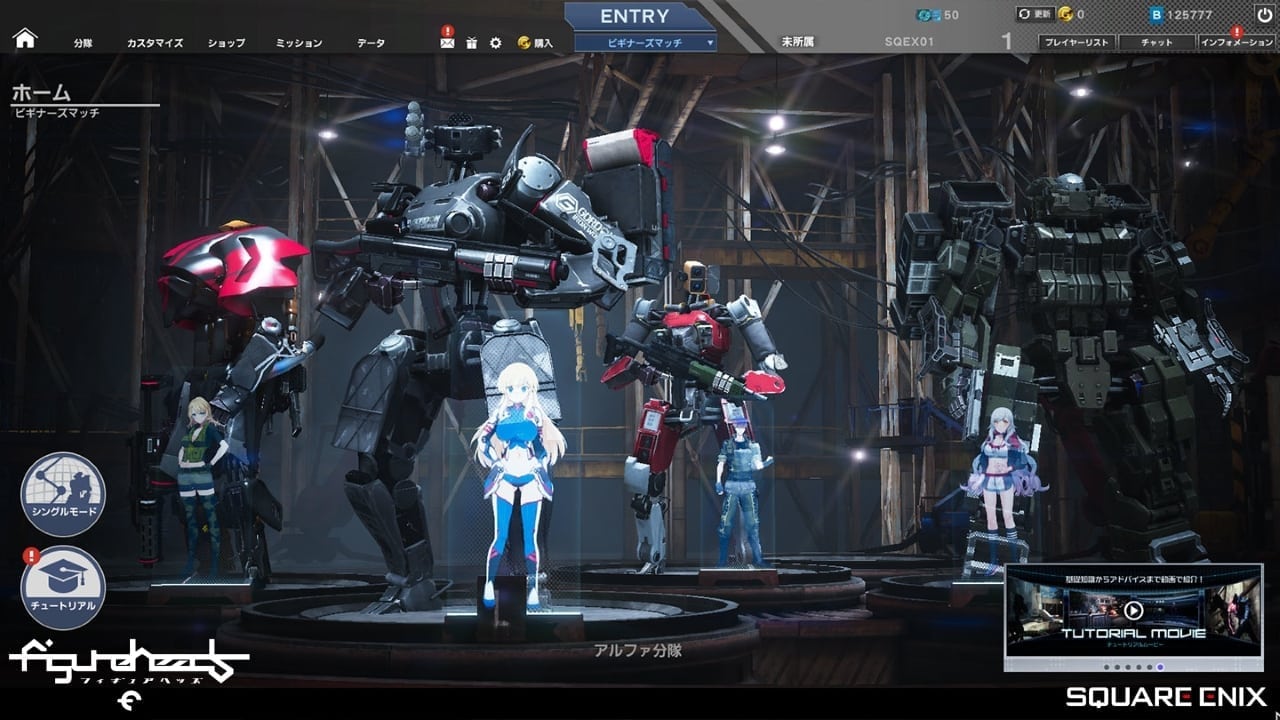Open the プレイヤーリスト player list
The height and width of the screenshot is (720, 1280).
click(1075, 43)
